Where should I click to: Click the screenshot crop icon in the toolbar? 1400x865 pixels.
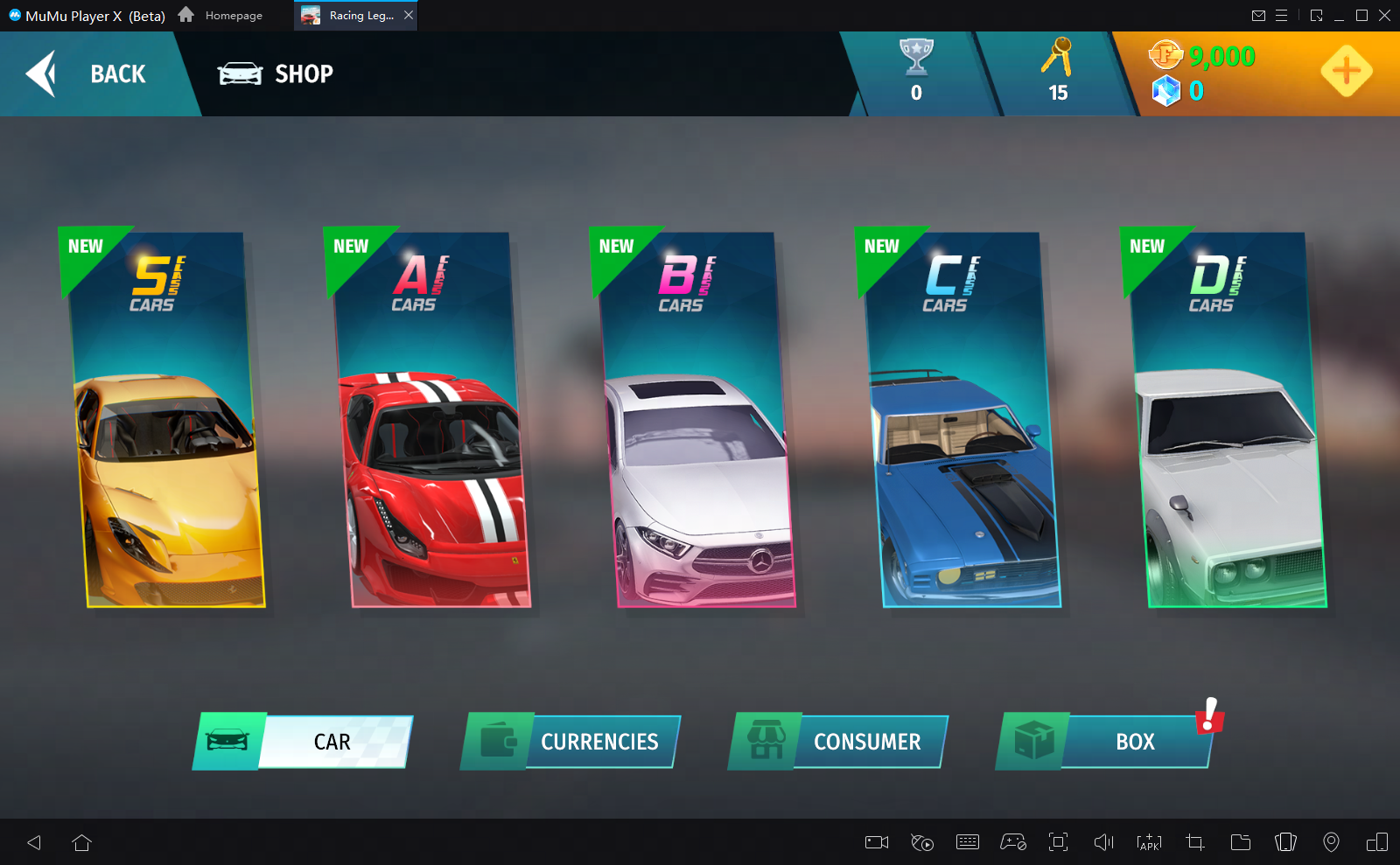click(1193, 842)
